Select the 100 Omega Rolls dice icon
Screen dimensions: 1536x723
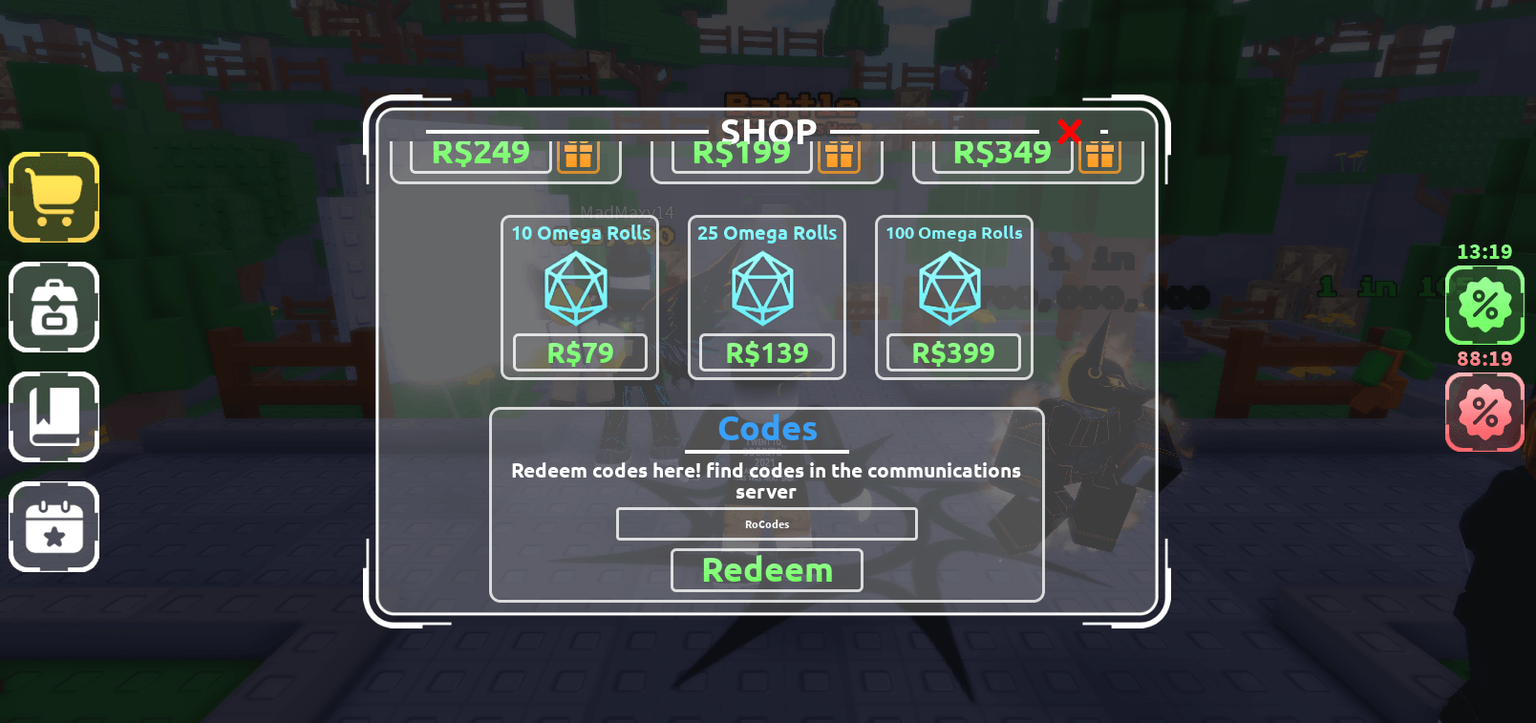[953, 290]
